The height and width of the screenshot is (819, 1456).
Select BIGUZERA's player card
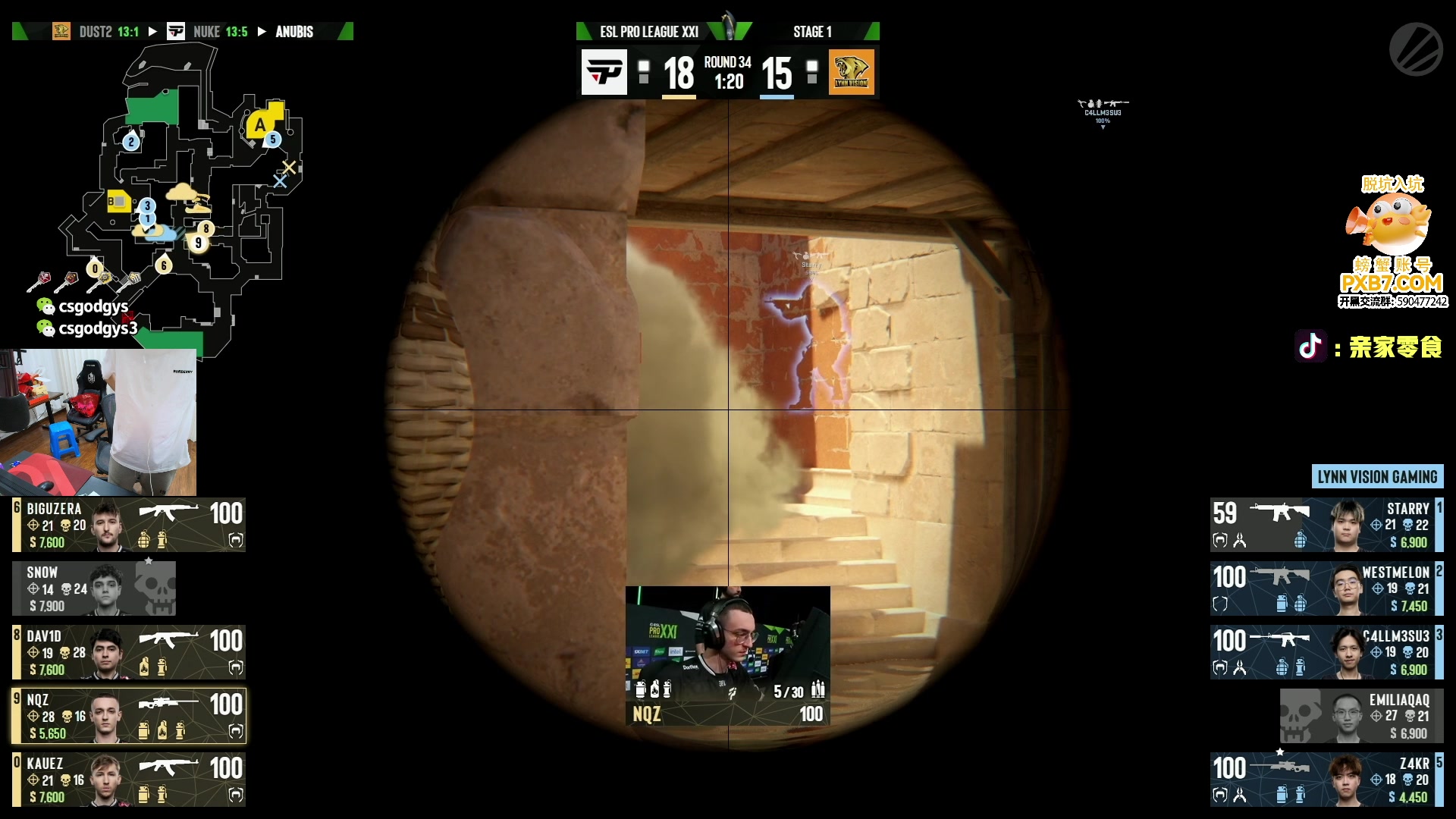pos(129,525)
